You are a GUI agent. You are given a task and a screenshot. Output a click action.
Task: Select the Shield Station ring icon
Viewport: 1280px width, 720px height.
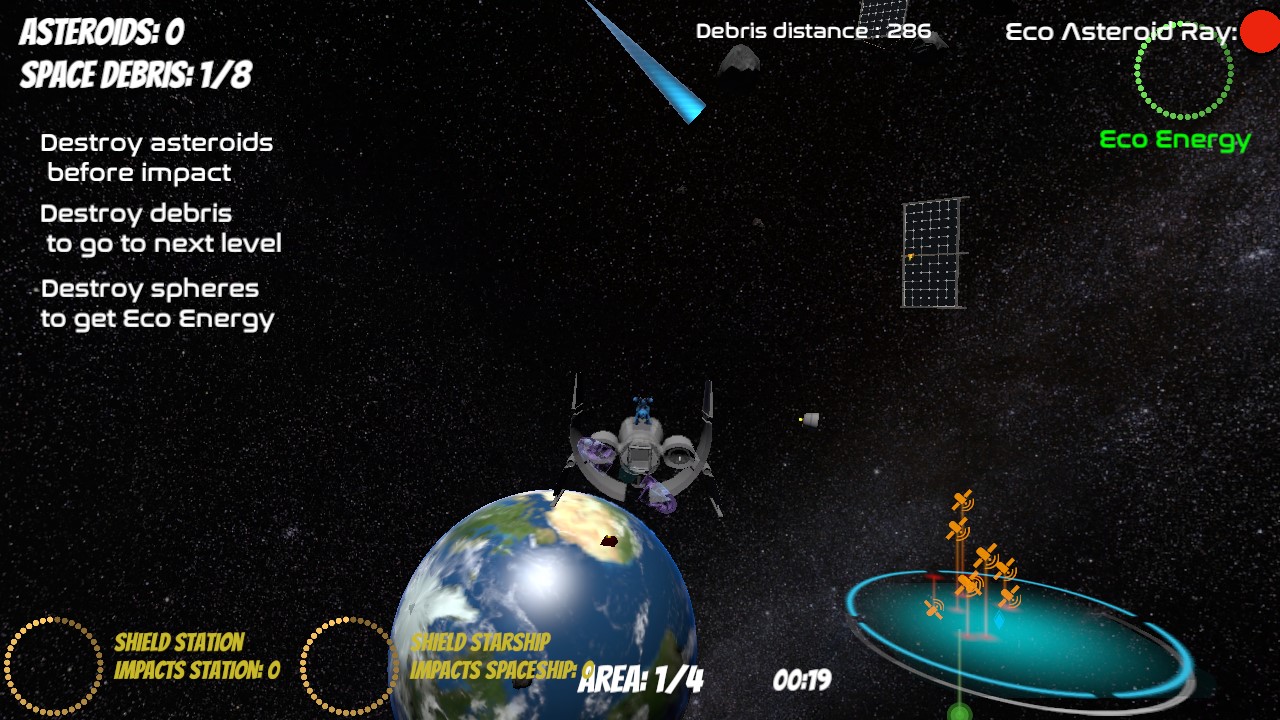pos(54,666)
